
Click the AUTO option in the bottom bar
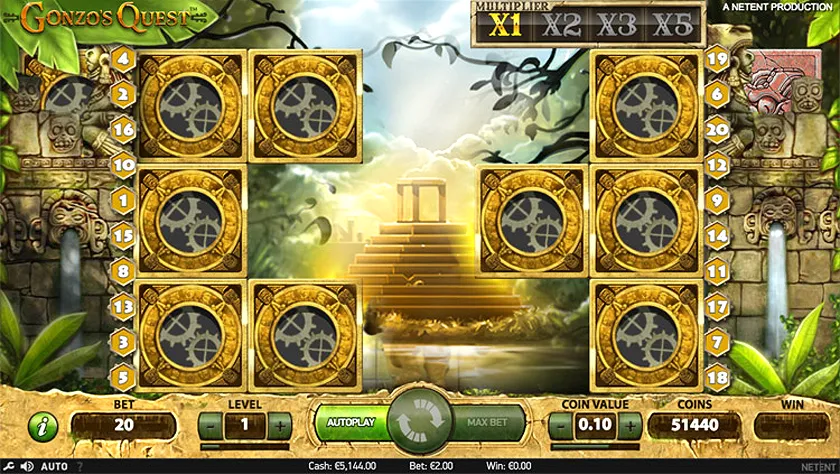tap(54, 466)
